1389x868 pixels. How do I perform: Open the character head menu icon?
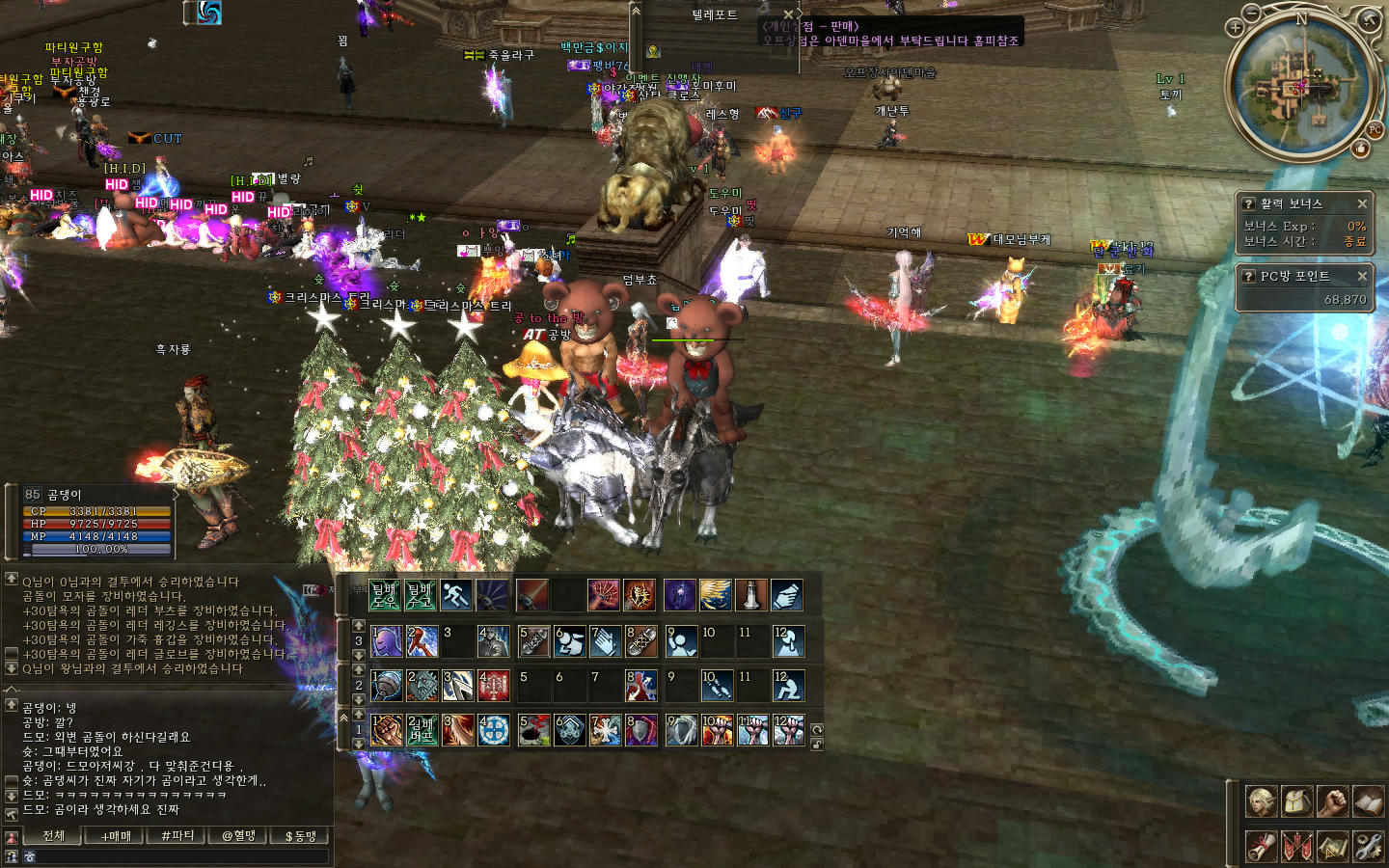pyautogui.click(x=1261, y=801)
